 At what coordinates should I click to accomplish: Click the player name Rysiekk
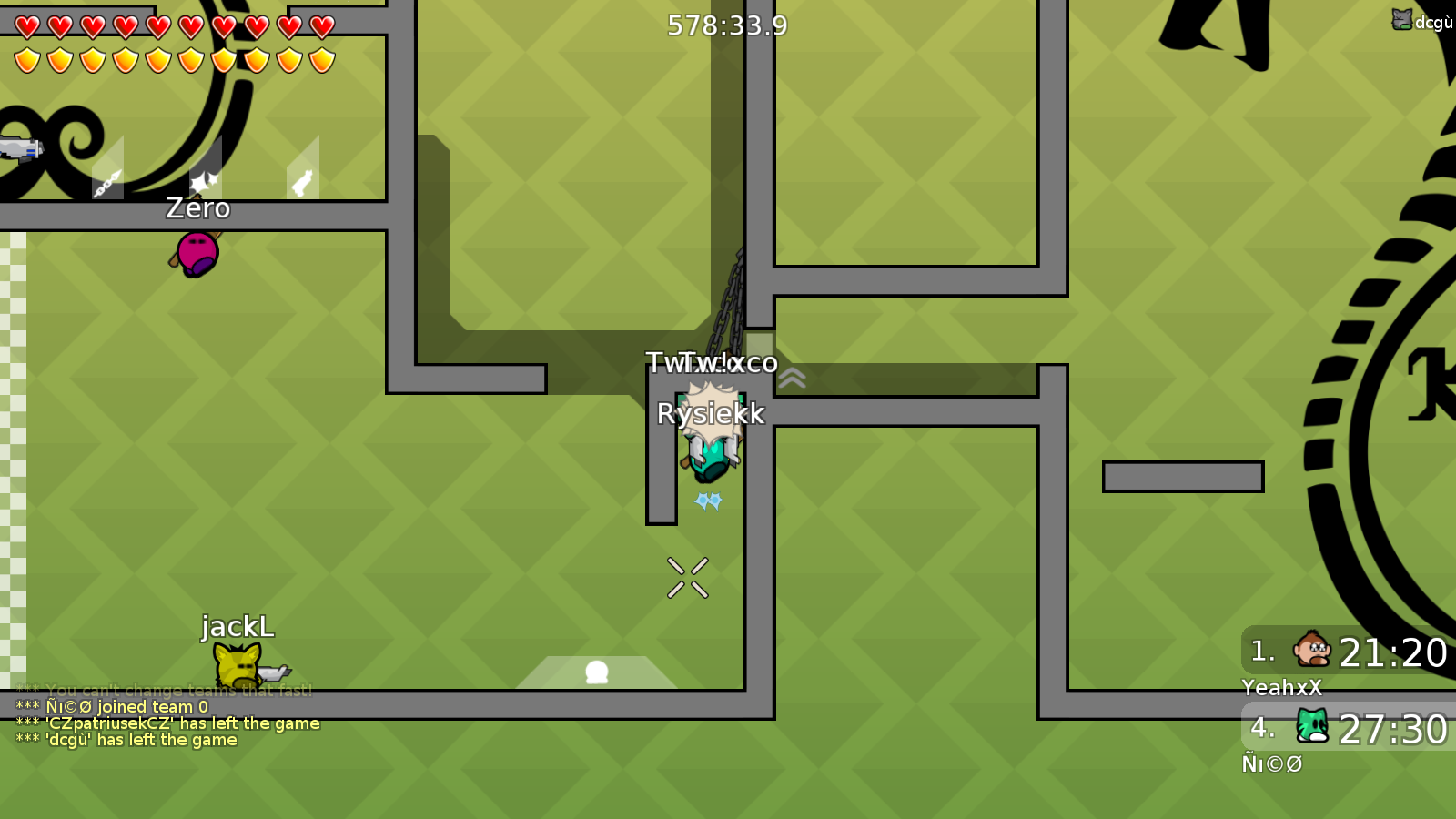tap(711, 414)
